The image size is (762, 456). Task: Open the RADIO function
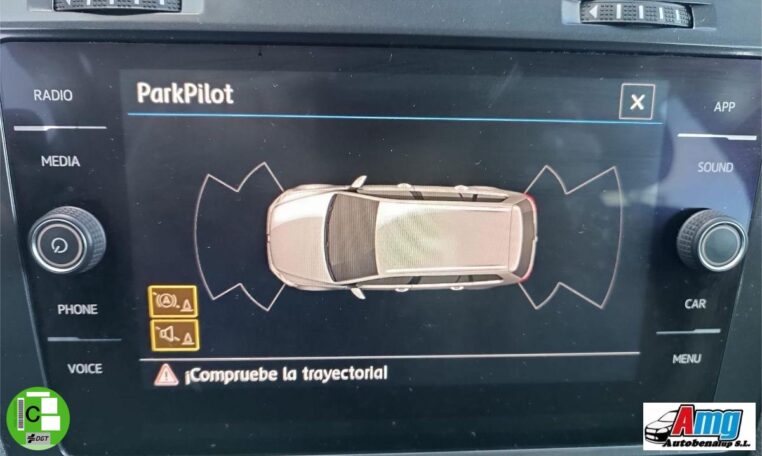point(53,96)
